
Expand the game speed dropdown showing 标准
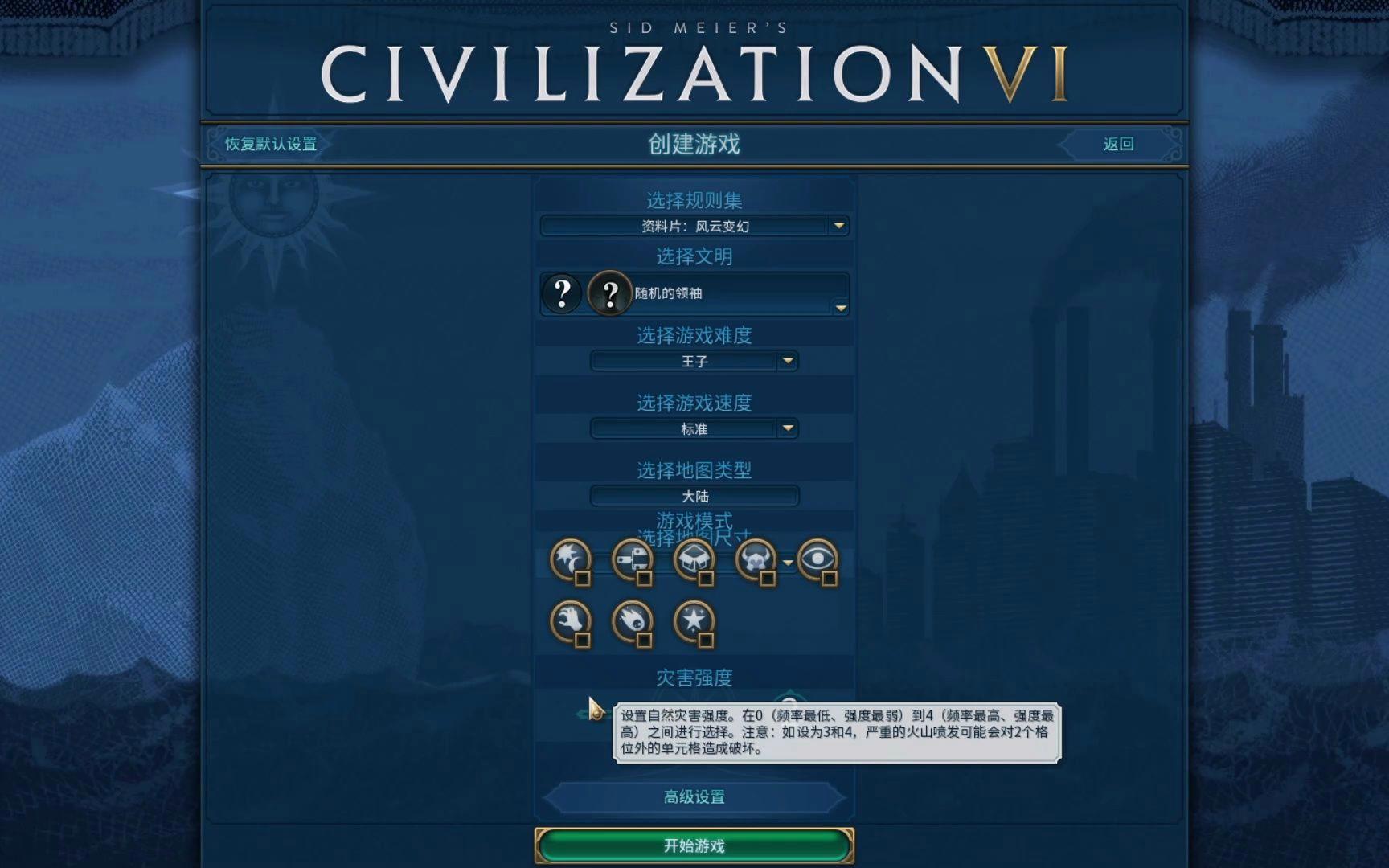(693, 428)
